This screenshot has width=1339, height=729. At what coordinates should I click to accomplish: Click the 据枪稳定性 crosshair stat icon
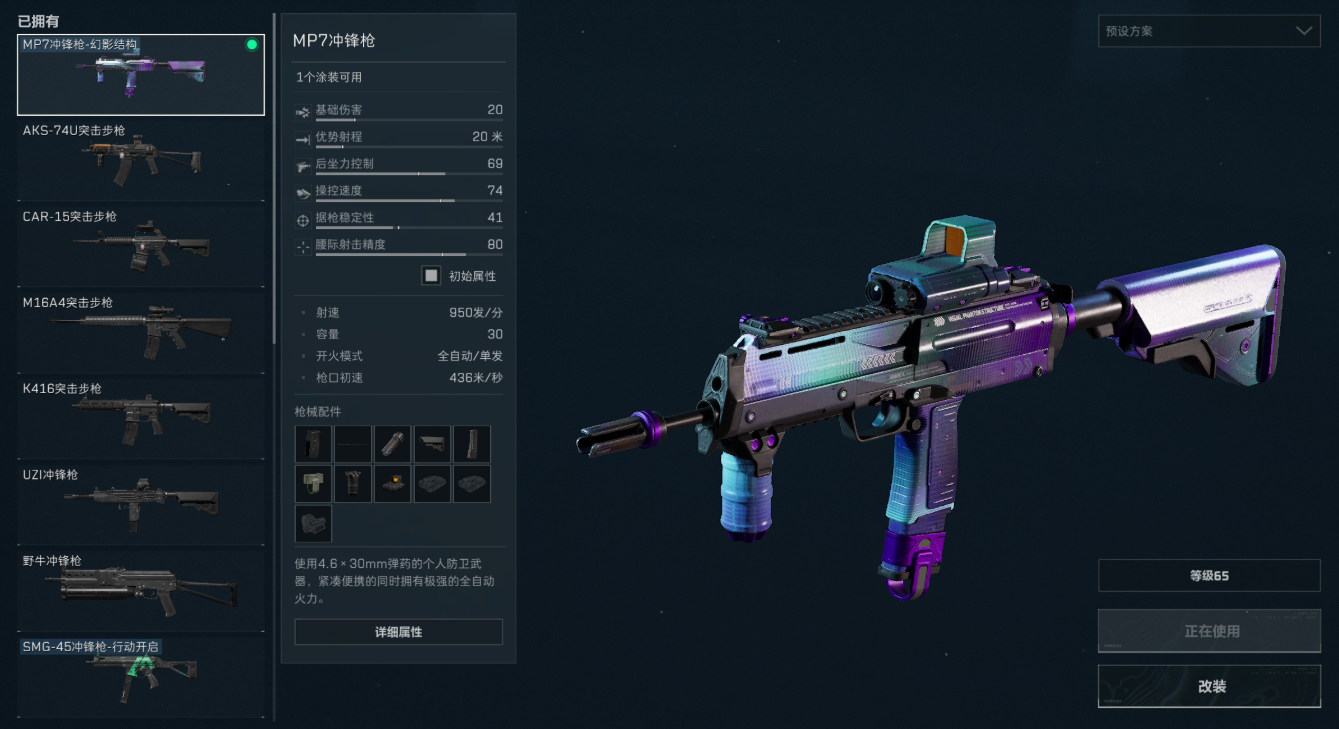(x=305, y=218)
